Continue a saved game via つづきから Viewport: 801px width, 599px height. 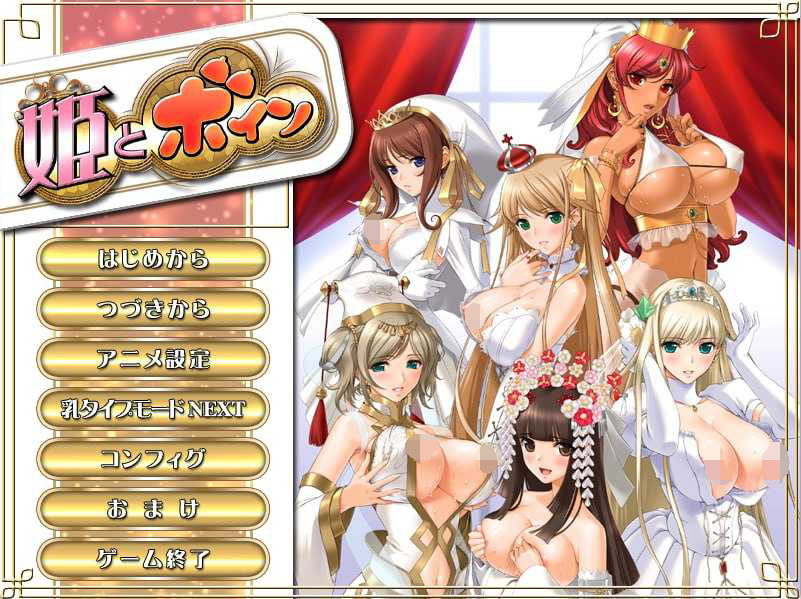click(x=153, y=309)
